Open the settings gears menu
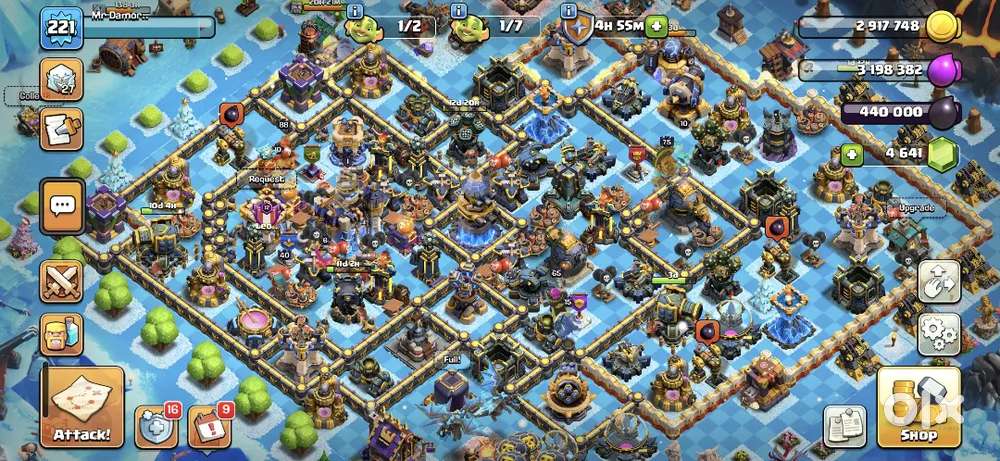 click(x=939, y=334)
